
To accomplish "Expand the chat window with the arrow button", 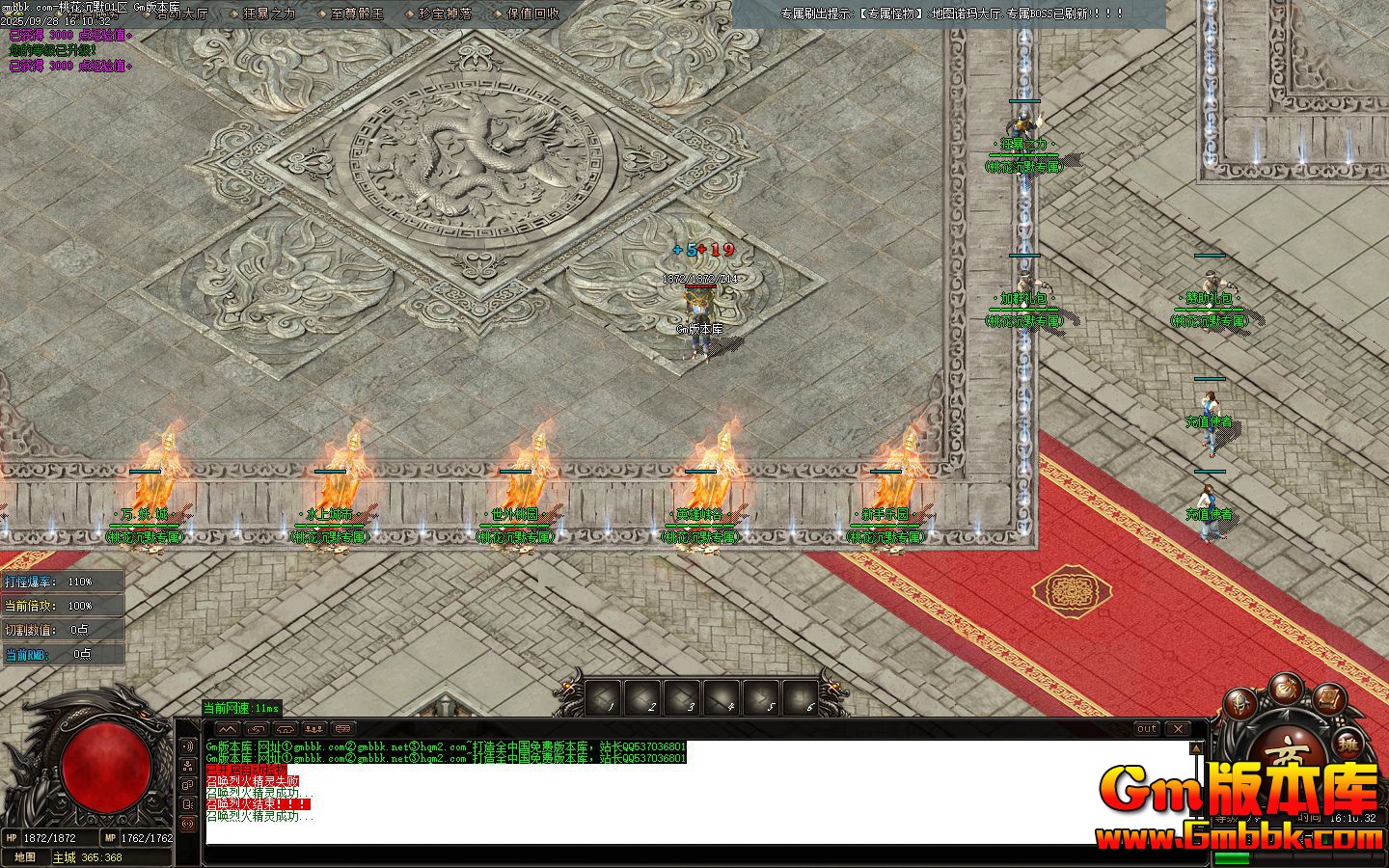I will pyautogui.click(x=229, y=728).
